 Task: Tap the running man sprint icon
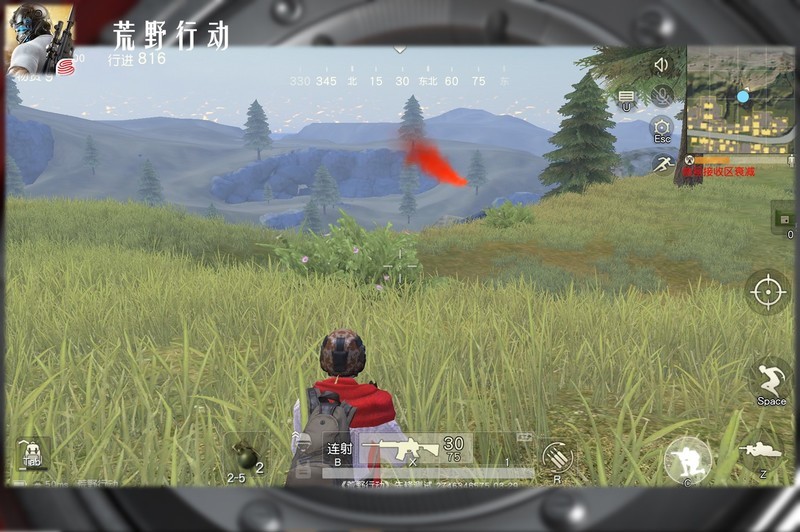tap(661, 163)
